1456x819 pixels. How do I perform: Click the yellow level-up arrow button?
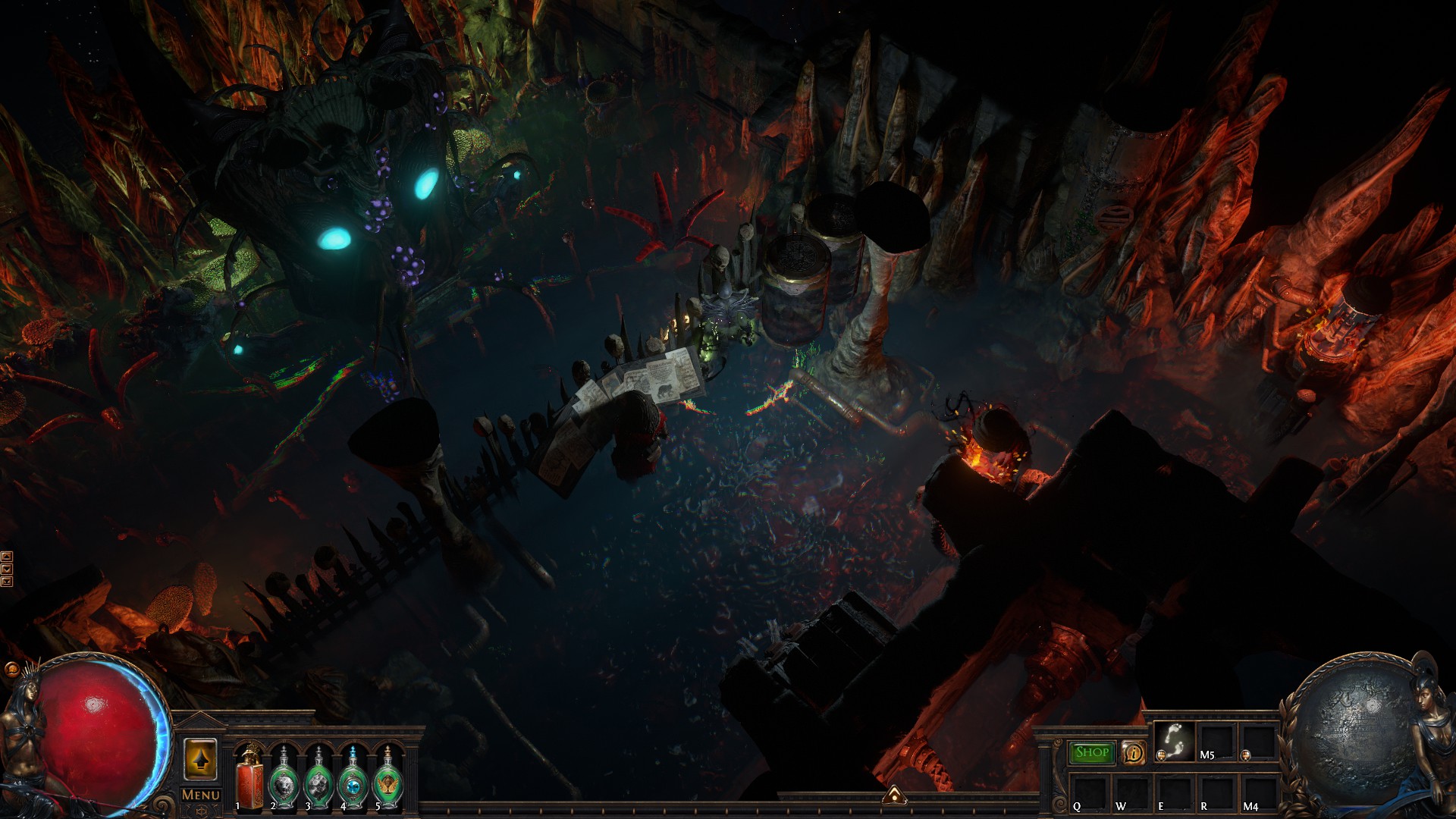coord(200,759)
